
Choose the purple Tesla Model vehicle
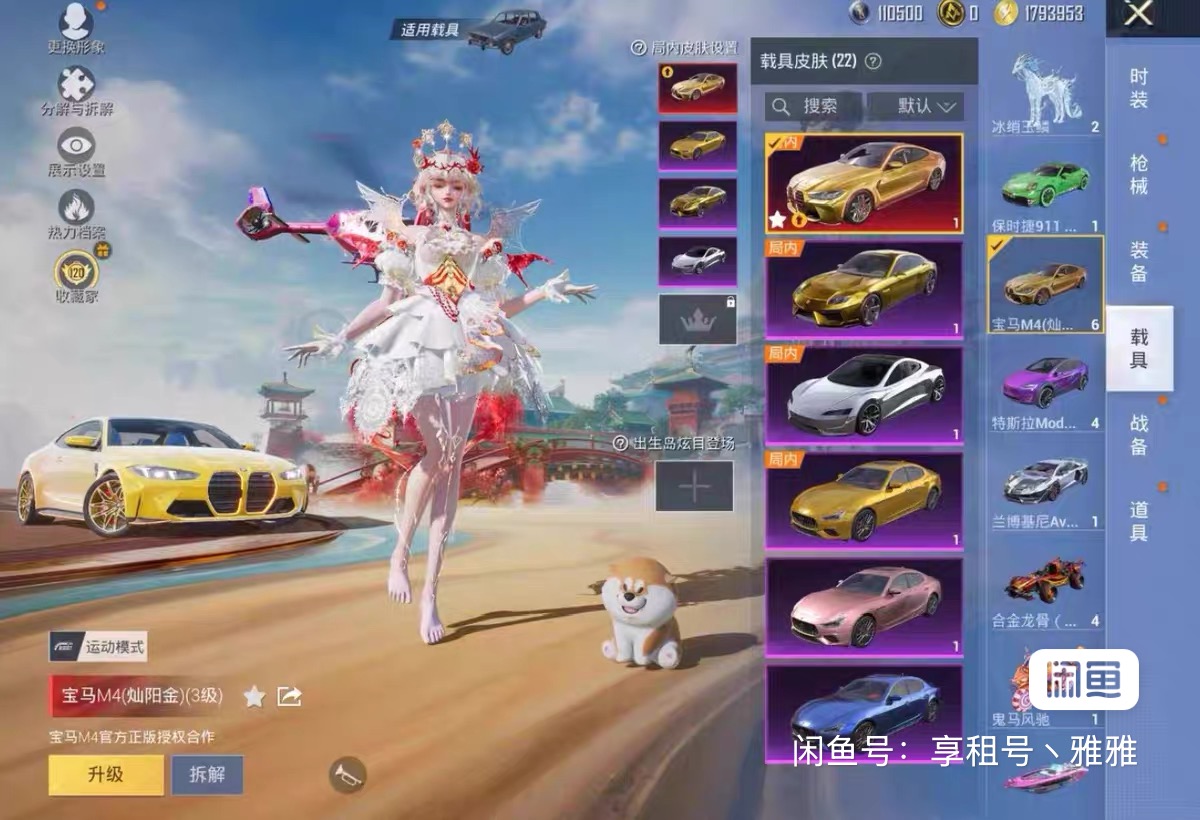[1045, 390]
